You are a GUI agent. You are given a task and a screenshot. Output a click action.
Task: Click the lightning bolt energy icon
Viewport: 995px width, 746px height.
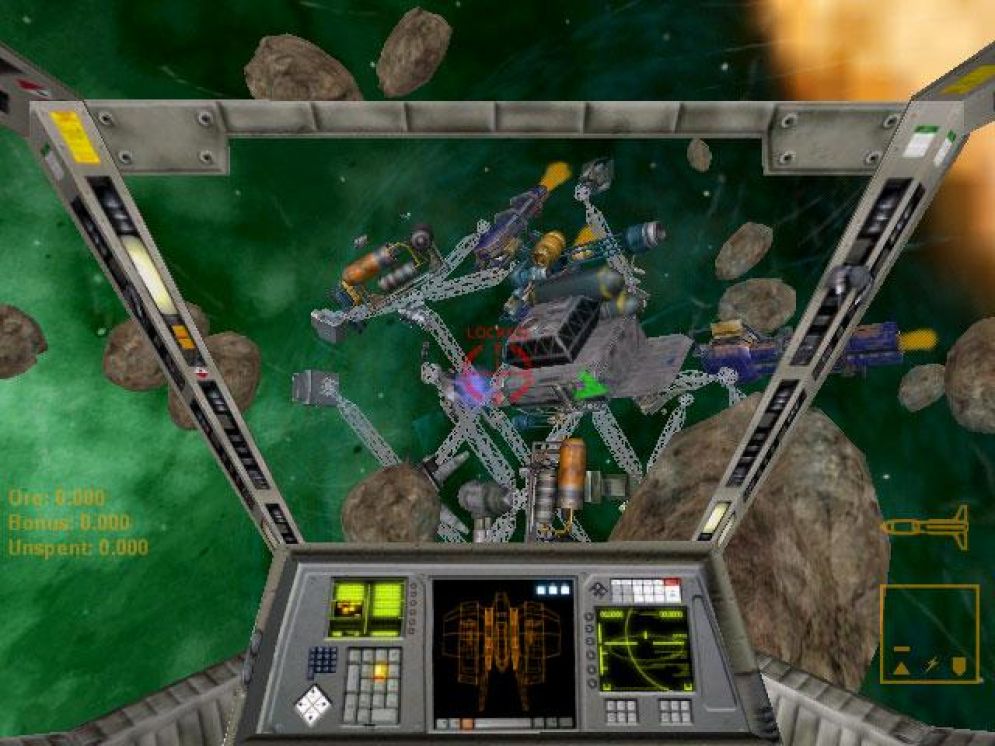[x=930, y=666]
